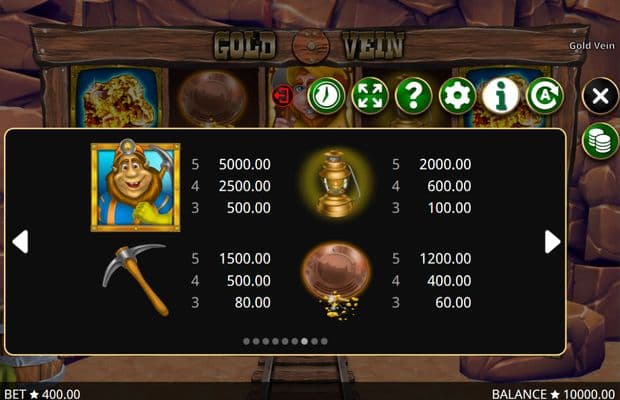Open the coin stack bet button
Image resolution: width=620 pixels, height=400 pixels.
point(599,141)
